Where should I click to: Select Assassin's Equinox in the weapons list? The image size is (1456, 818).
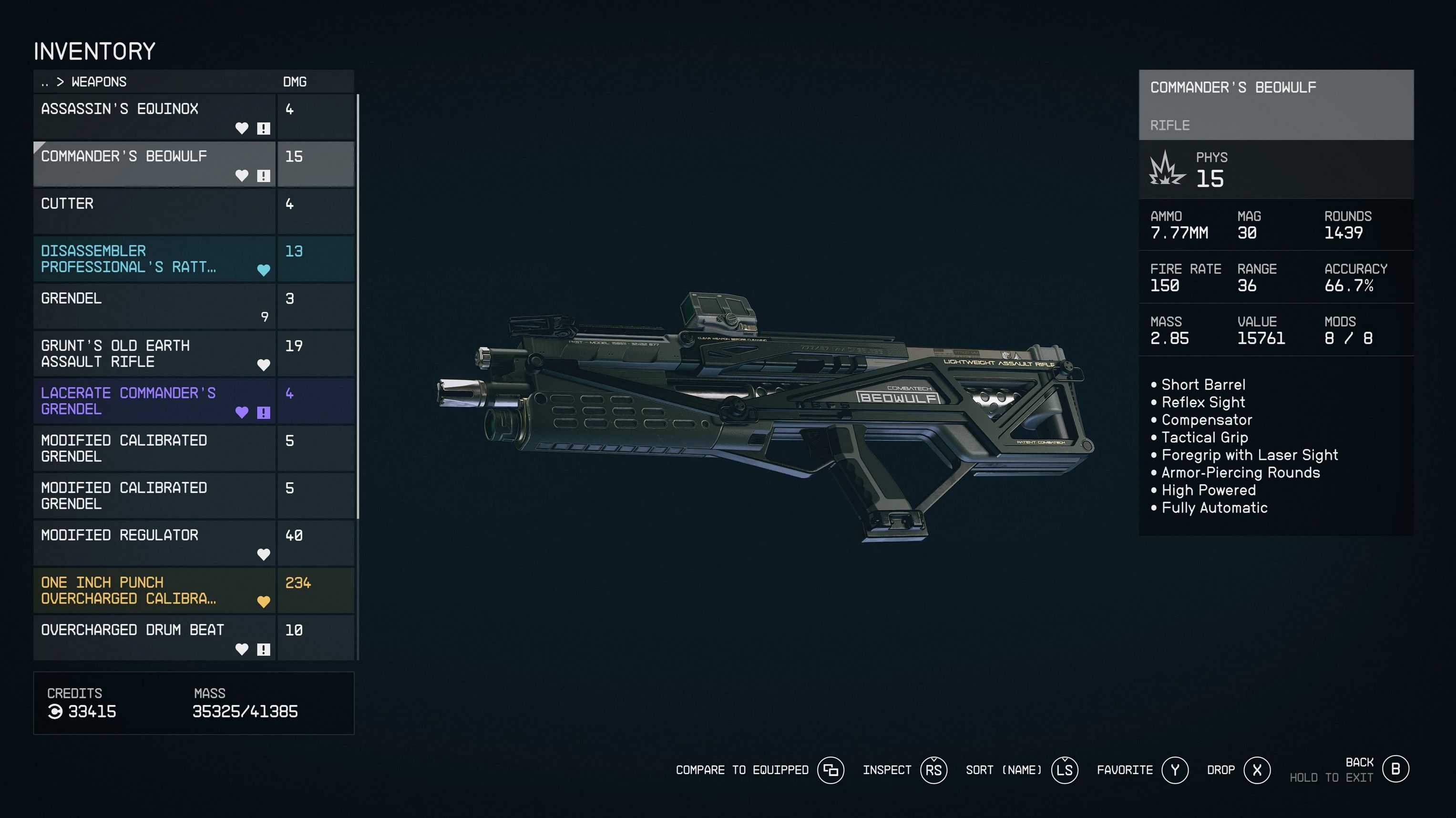tap(154, 117)
